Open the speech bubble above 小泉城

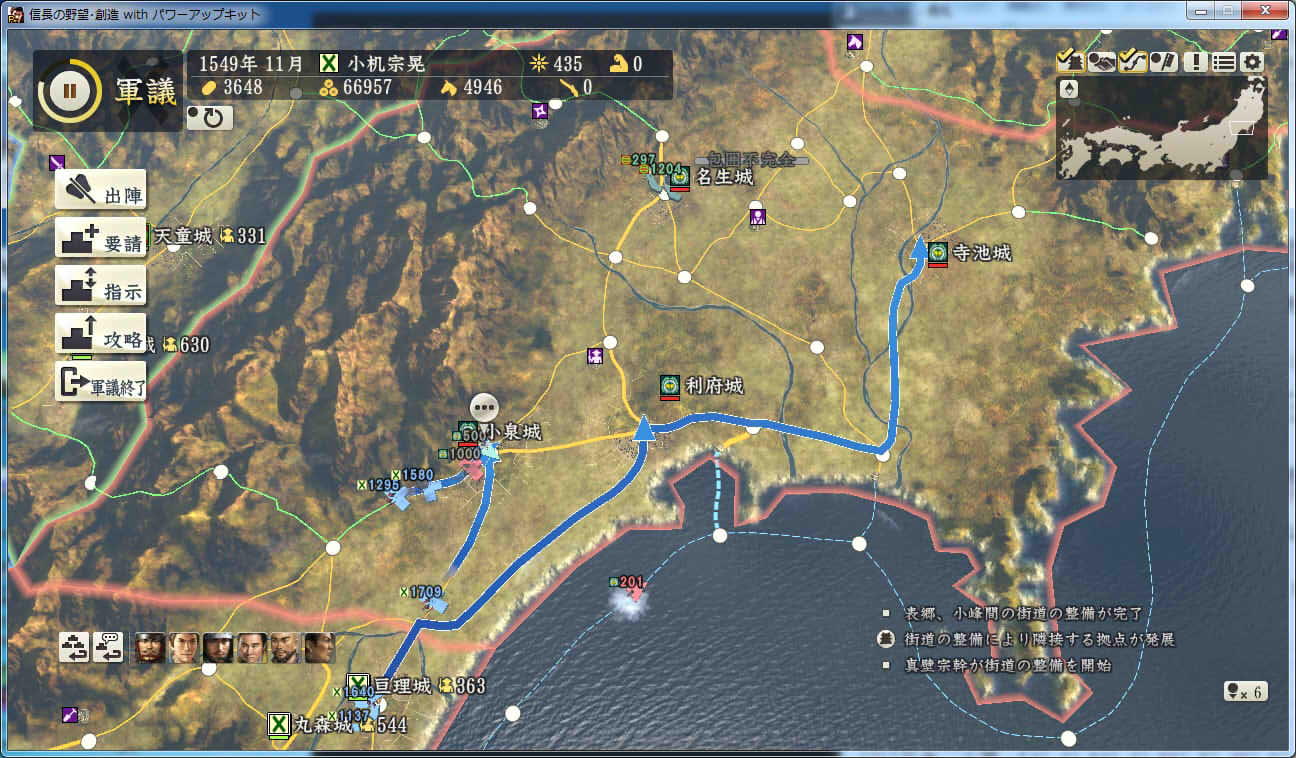(x=484, y=407)
